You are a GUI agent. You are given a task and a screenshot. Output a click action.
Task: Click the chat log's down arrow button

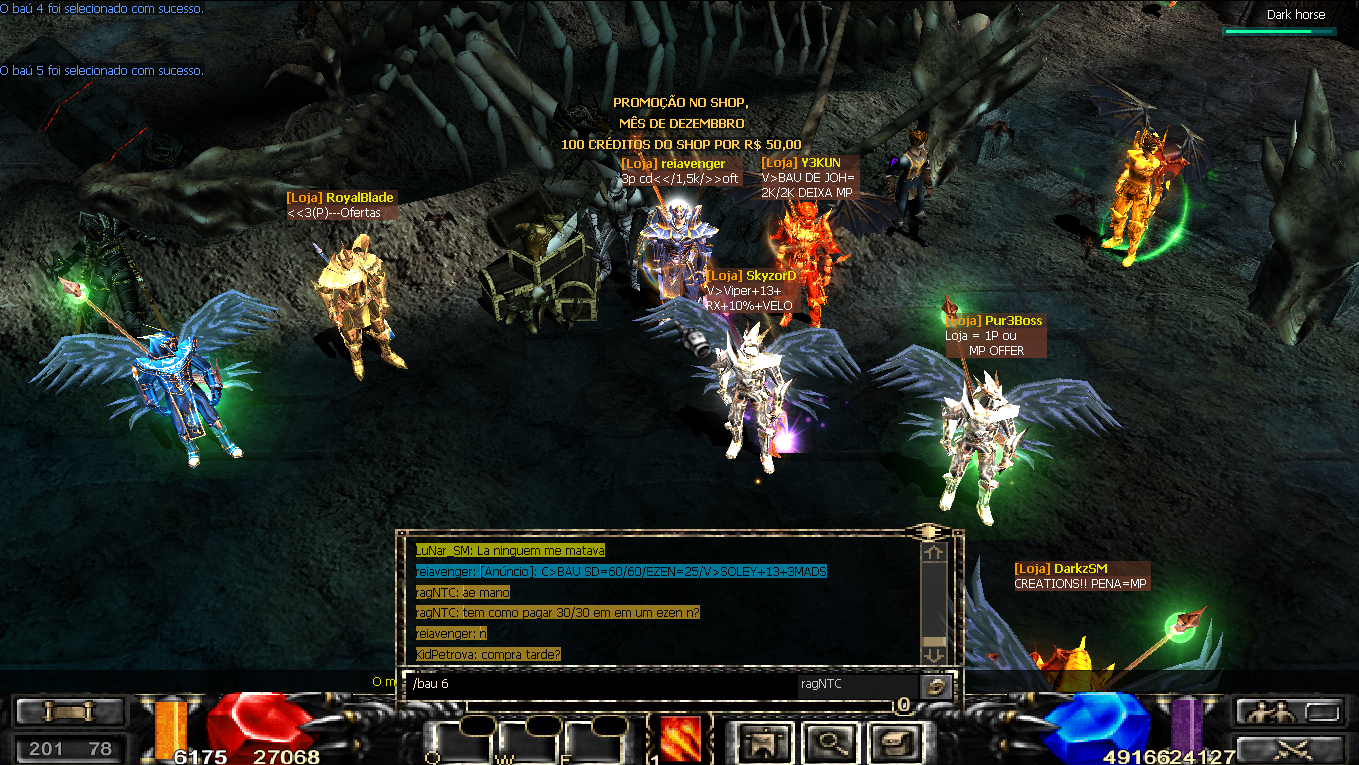pyautogui.click(x=934, y=654)
